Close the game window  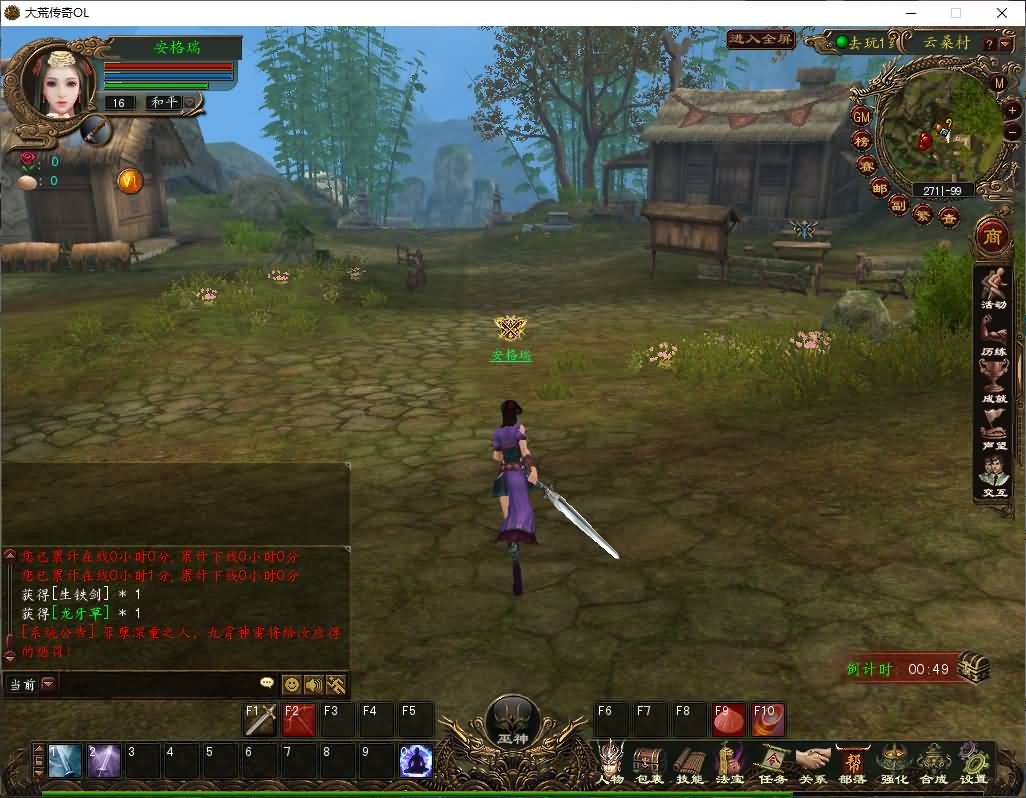pos(1001,13)
